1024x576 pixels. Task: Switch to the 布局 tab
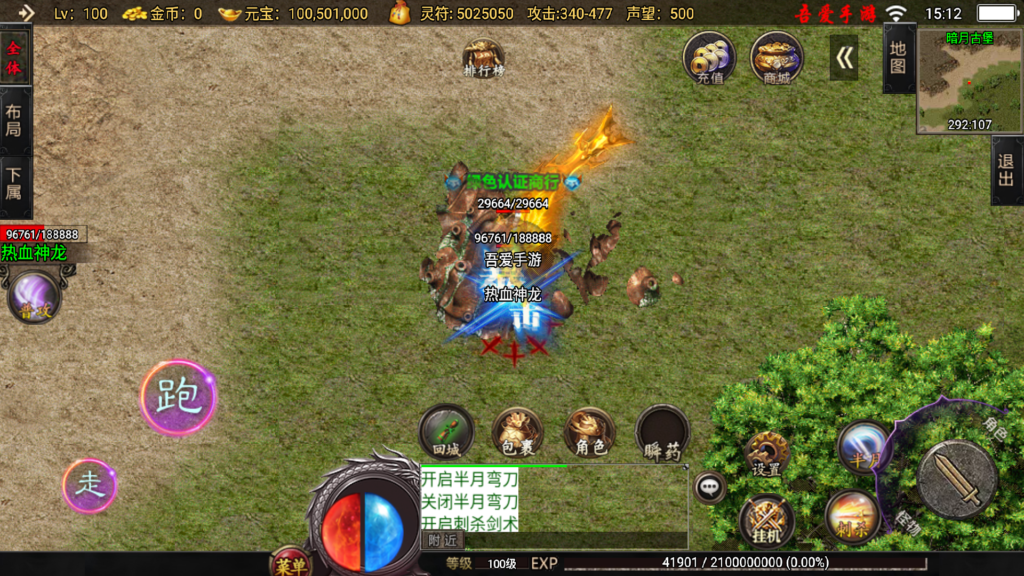point(14,121)
